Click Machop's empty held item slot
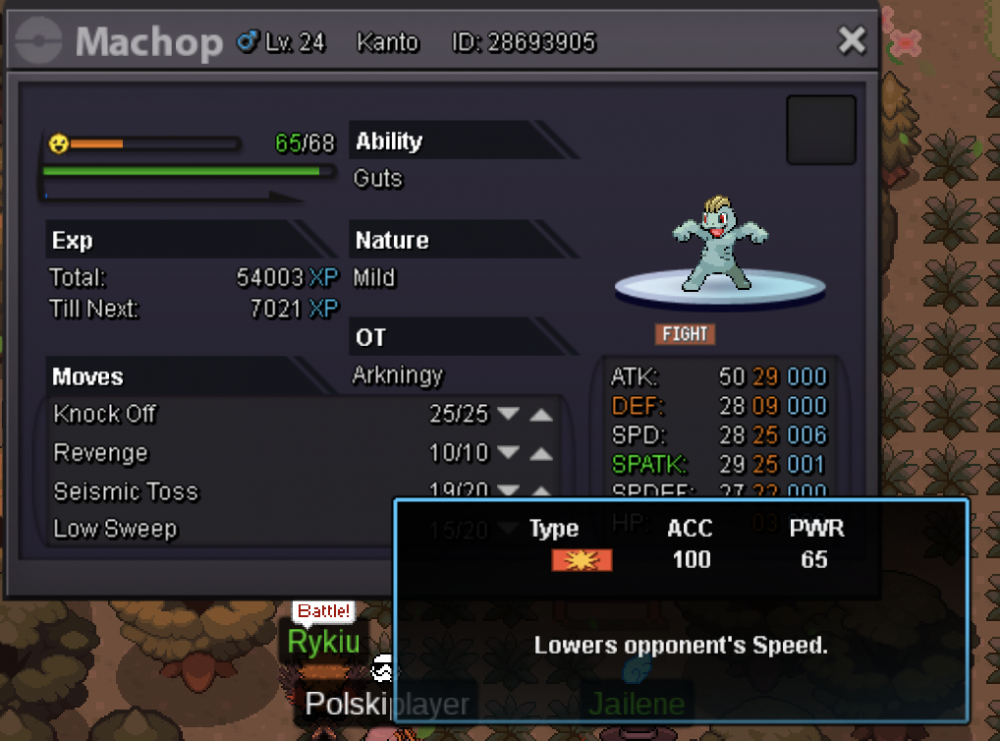 click(821, 130)
